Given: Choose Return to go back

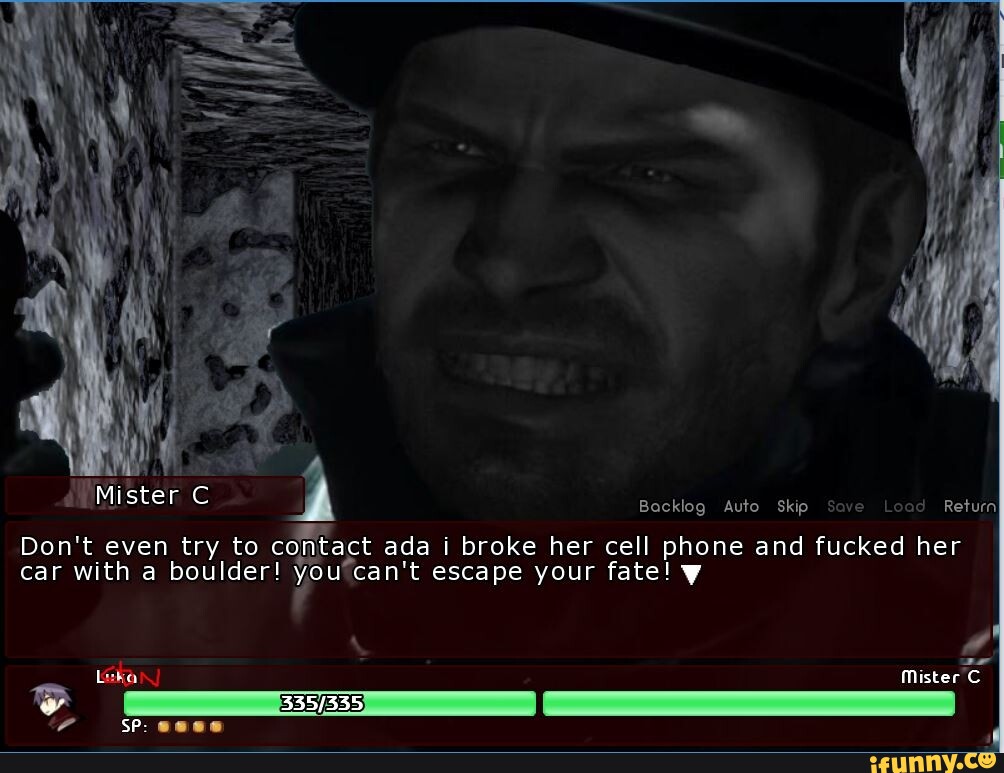Looking at the screenshot, I should (x=969, y=507).
